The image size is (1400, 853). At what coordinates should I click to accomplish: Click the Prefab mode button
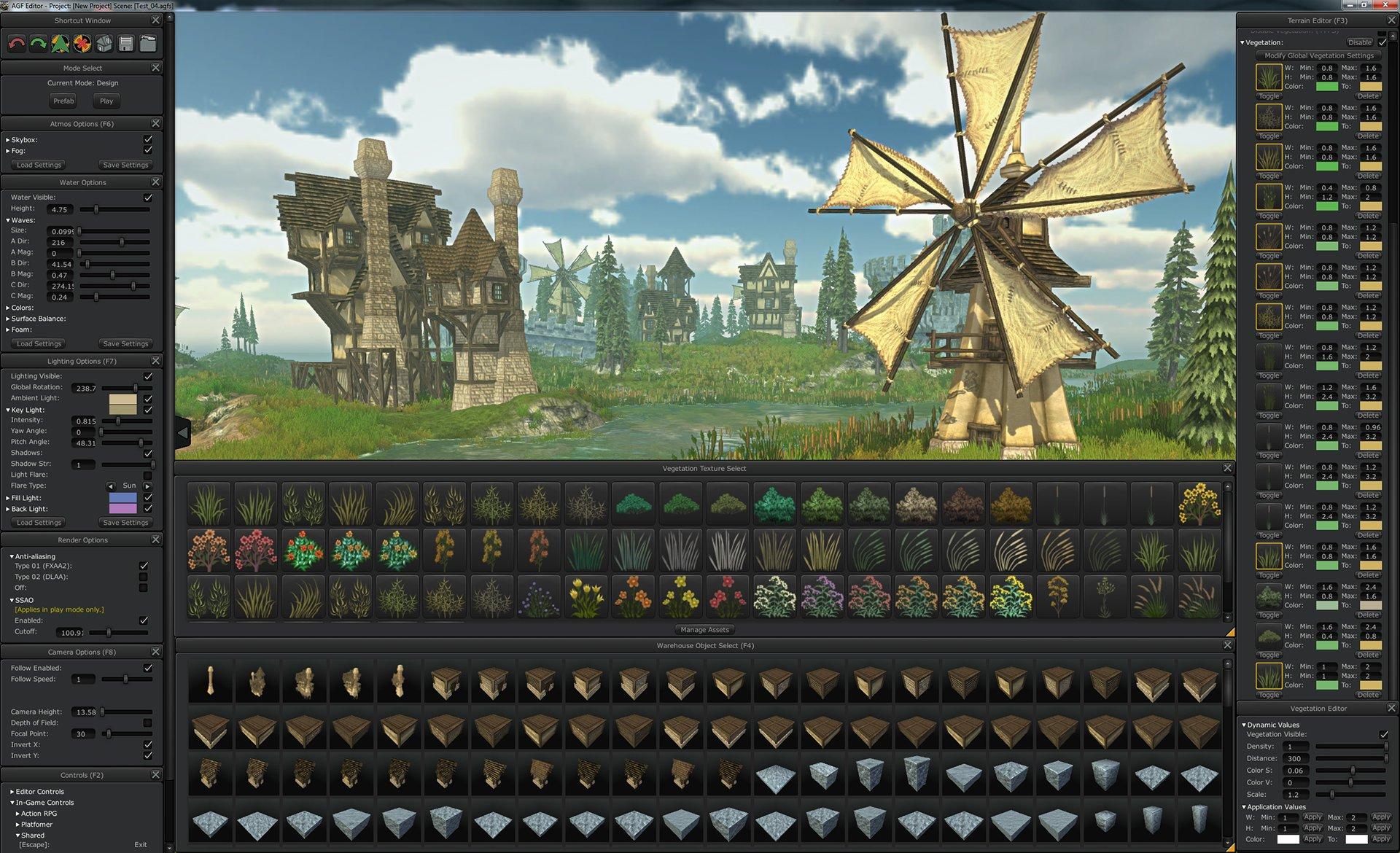(63, 101)
